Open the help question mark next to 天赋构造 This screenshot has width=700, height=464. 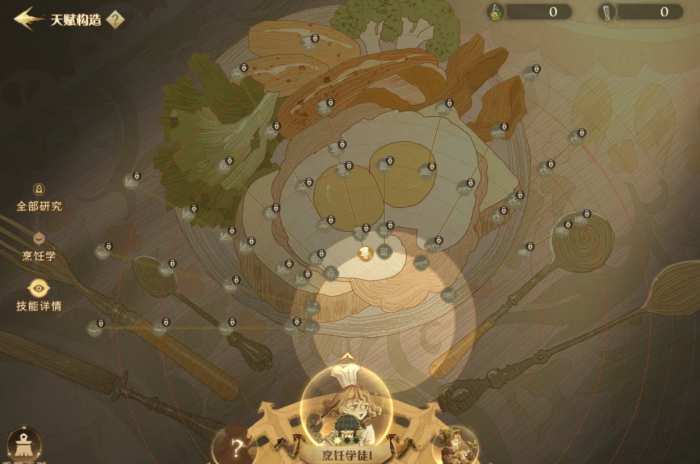click(115, 19)
